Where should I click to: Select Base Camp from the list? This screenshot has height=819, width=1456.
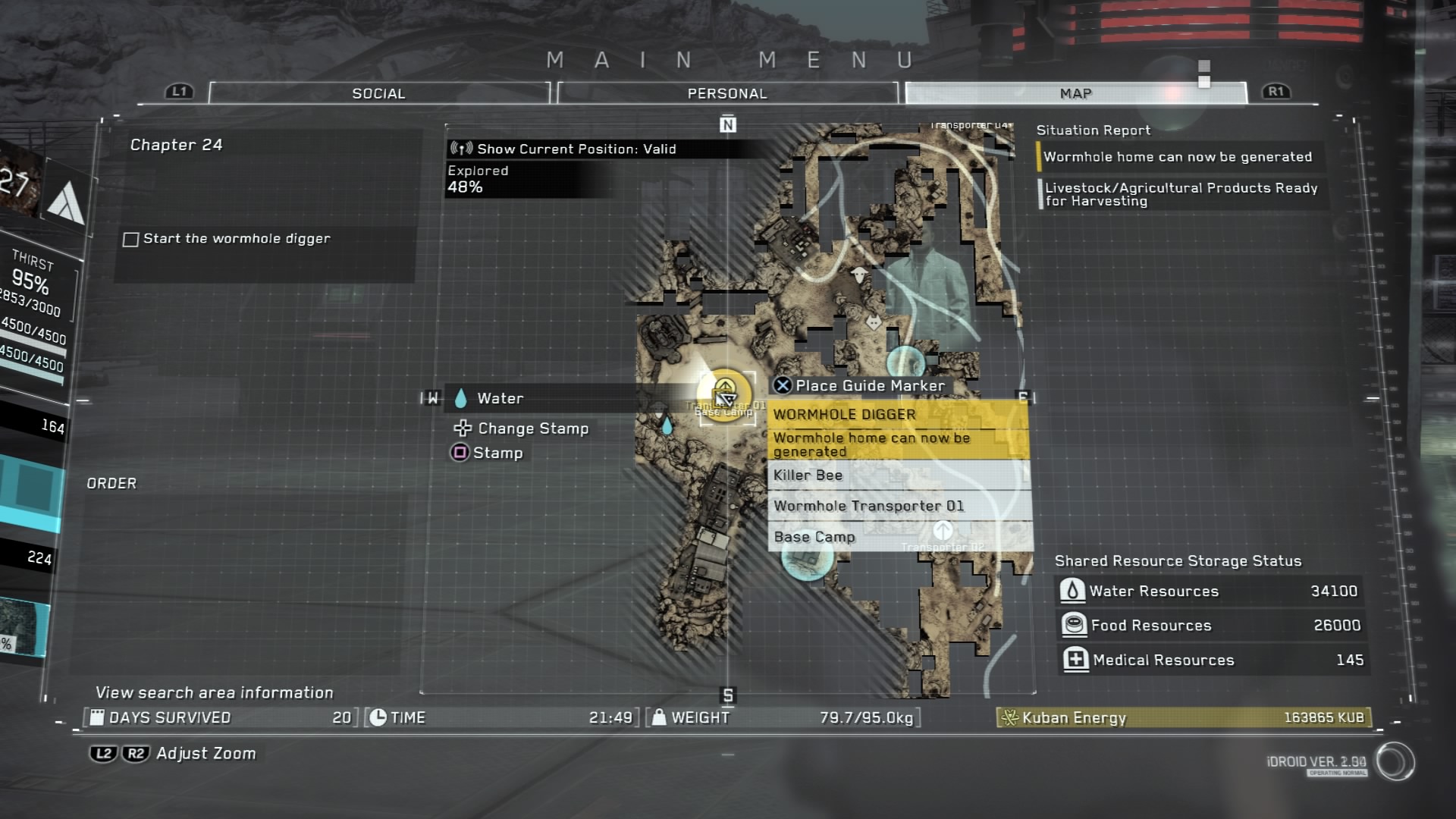898,537
